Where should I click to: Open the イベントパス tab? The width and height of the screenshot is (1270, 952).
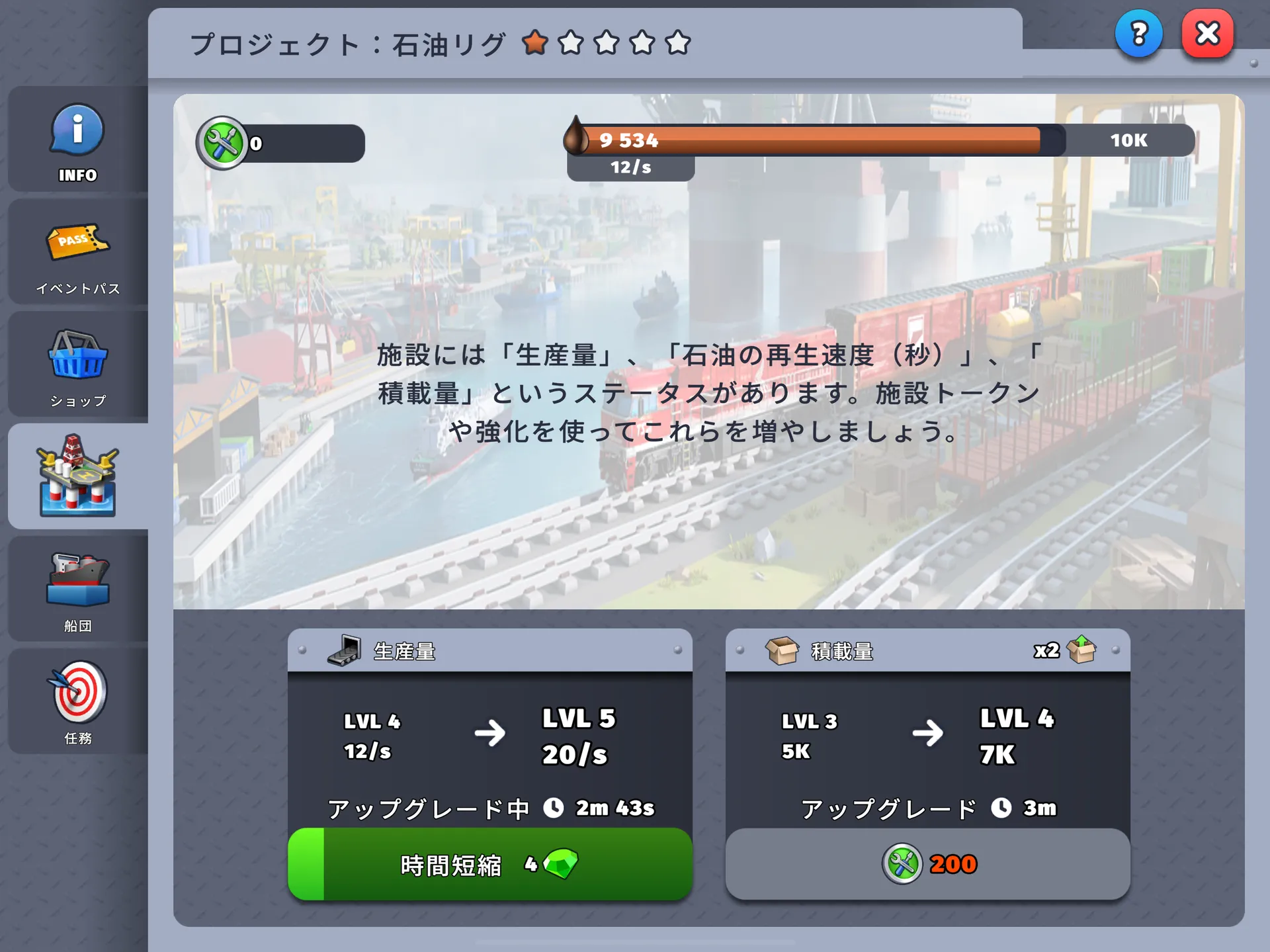coord(77,255)
